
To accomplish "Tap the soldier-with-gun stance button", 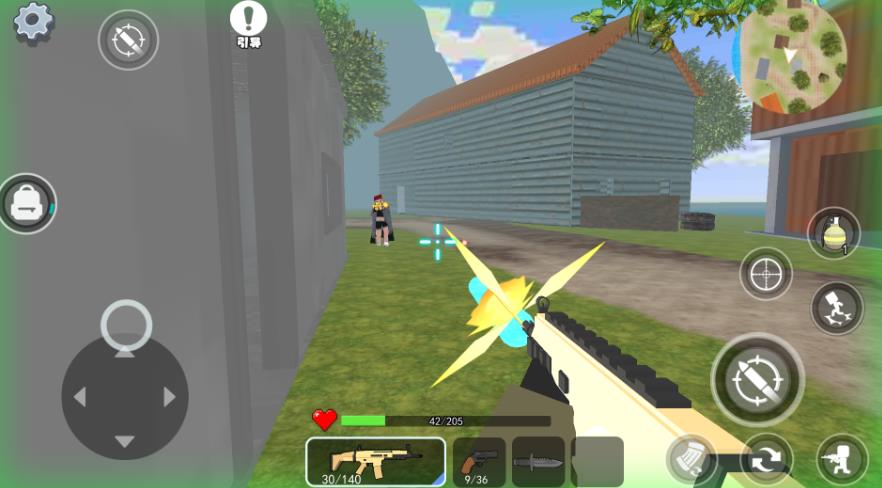I will point(841,459).
